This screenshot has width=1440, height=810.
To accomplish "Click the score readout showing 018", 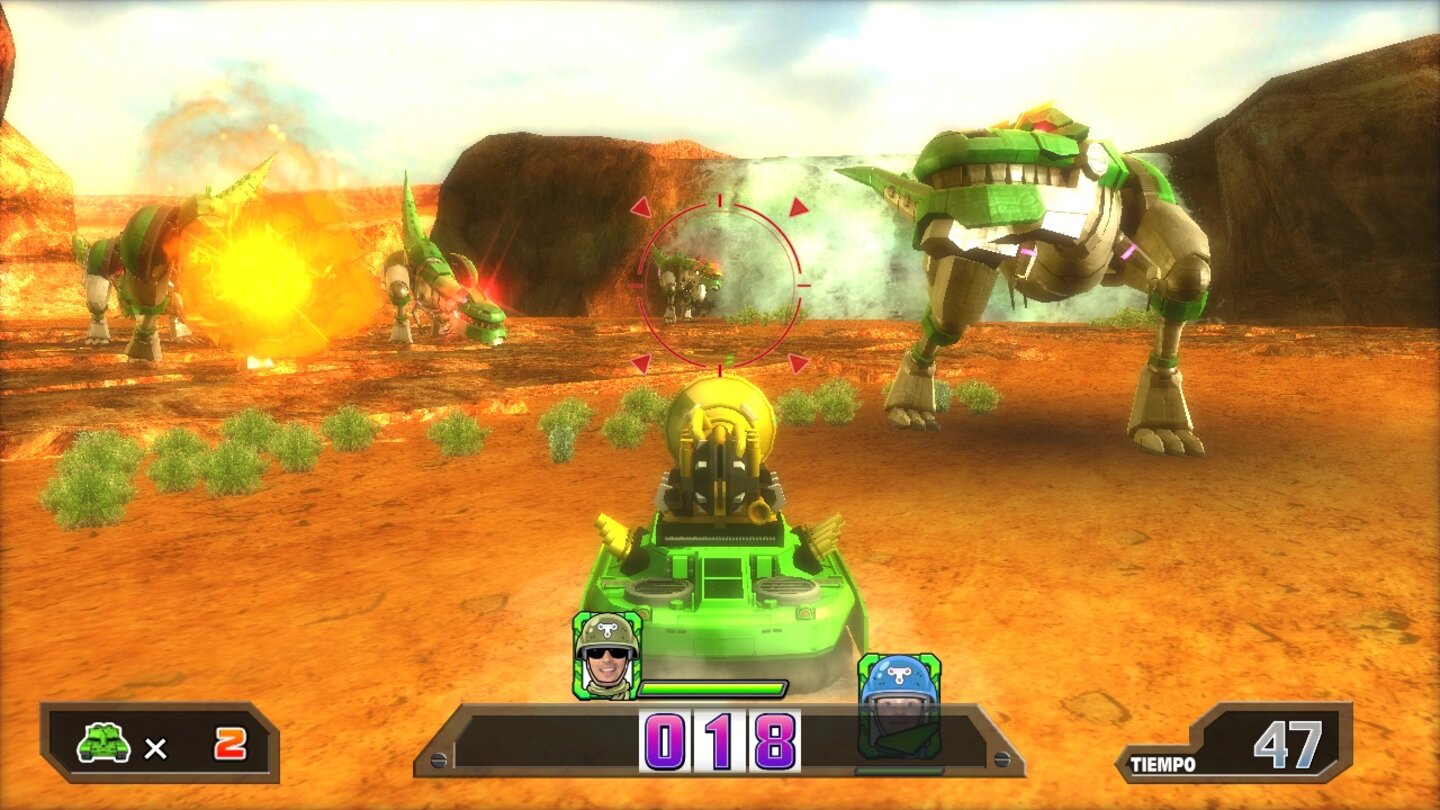I will [718, 740].
